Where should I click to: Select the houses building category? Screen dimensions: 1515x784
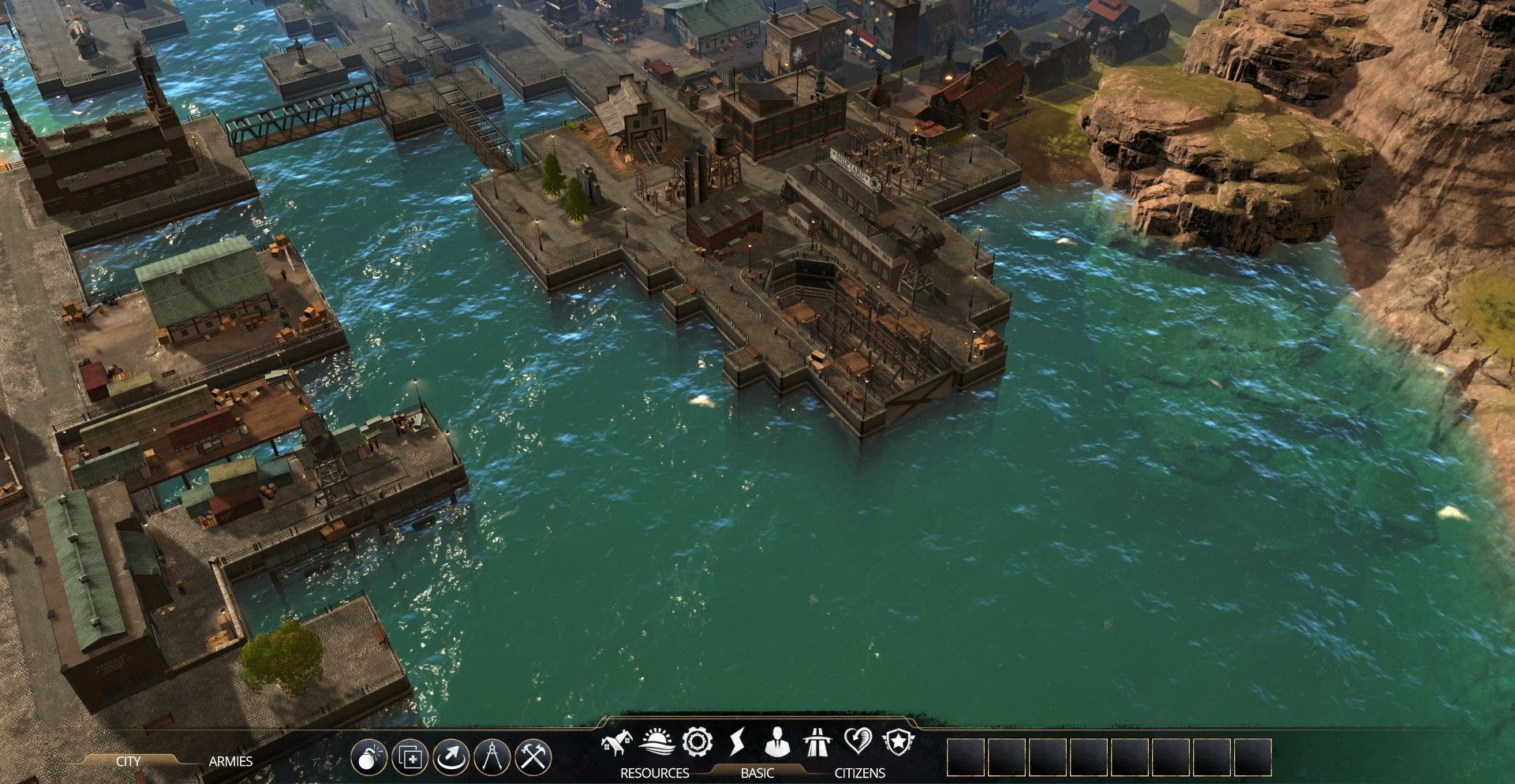click(x=616, y=742)
